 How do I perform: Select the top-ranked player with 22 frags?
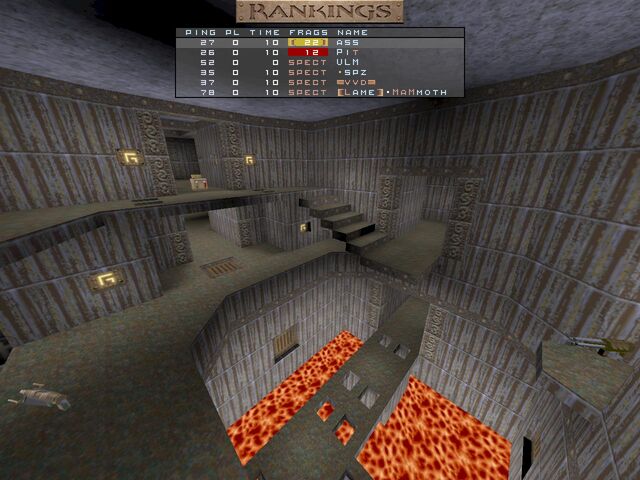[x=320, y=43]
